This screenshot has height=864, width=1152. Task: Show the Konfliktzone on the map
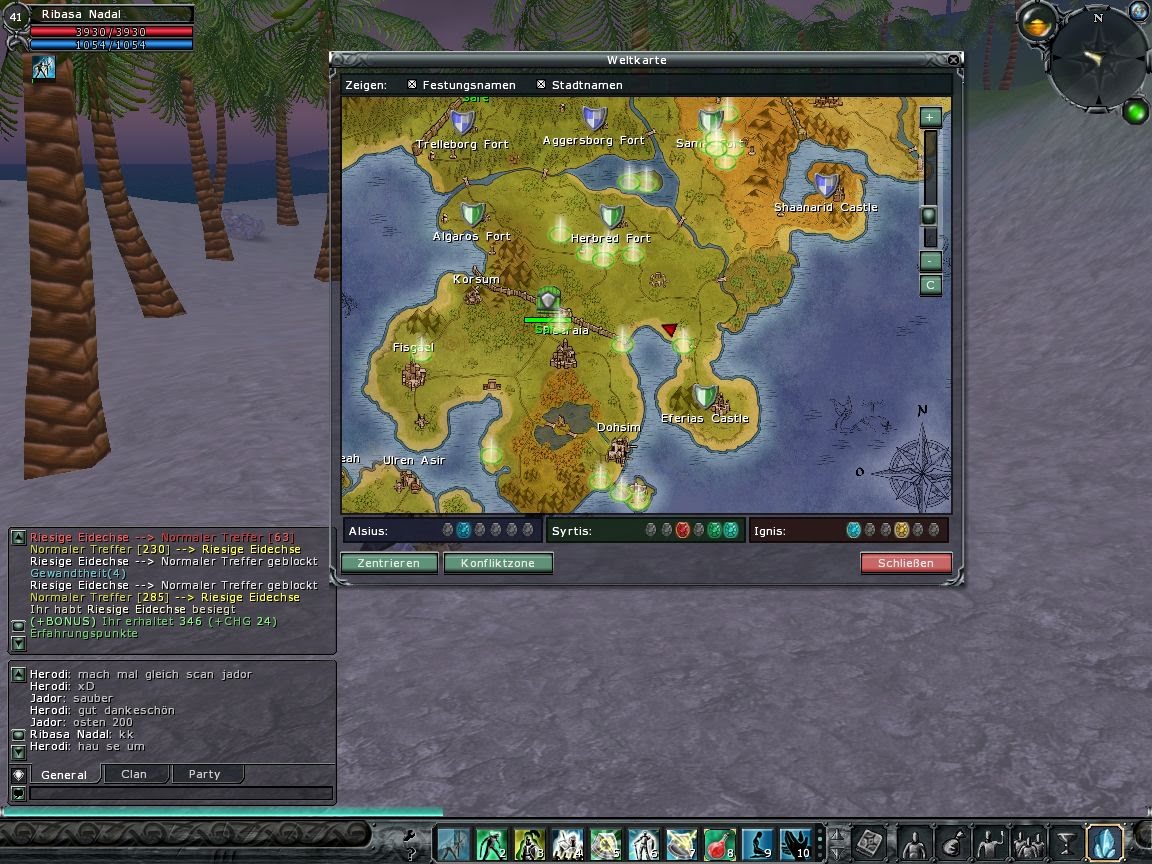497,563
